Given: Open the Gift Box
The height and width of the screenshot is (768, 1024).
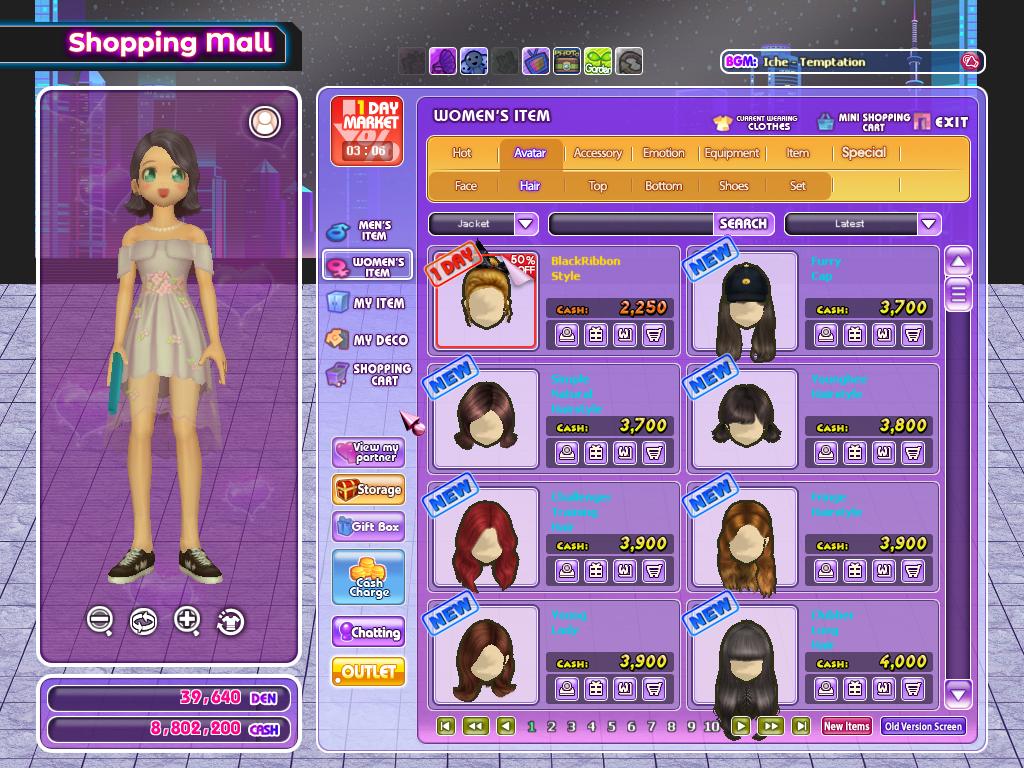Looking at the screenshot, I should tap(368, 527).
